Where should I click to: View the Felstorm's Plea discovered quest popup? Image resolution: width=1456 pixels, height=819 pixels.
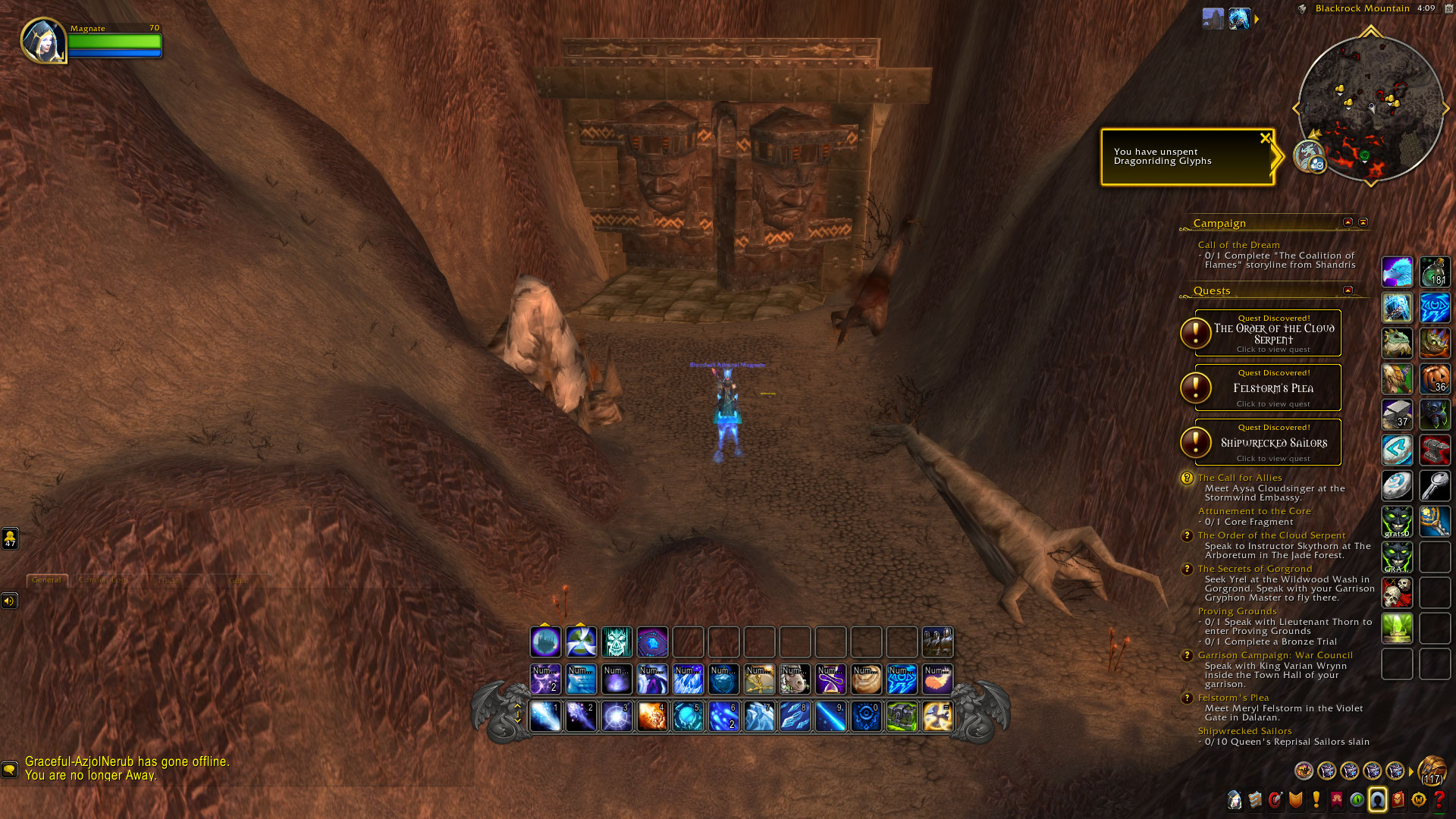pos(1273,388)
